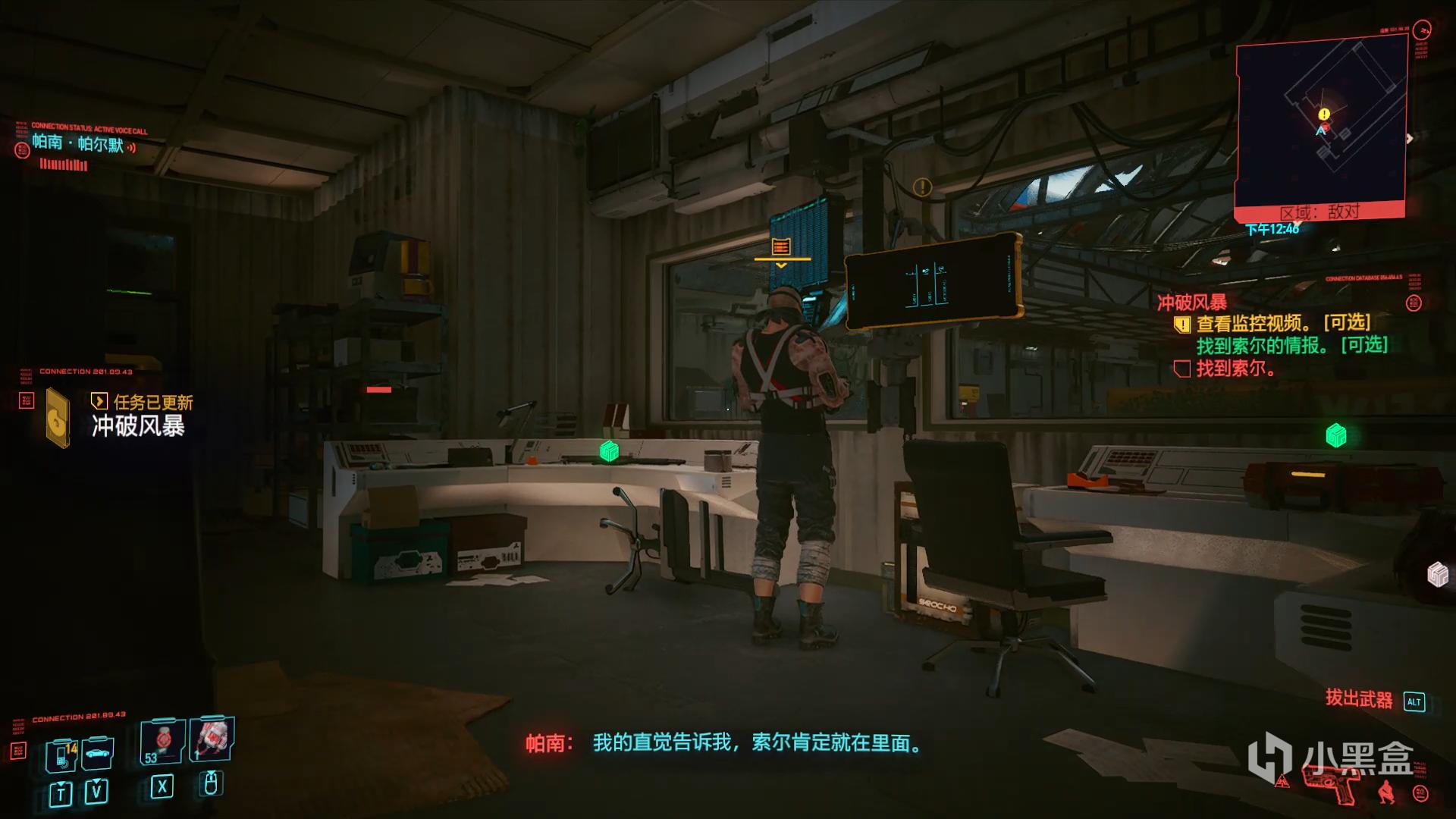Open the 冲破风暴 quest tracker title
1456x819 pixels.
(x=1191, y=303)
